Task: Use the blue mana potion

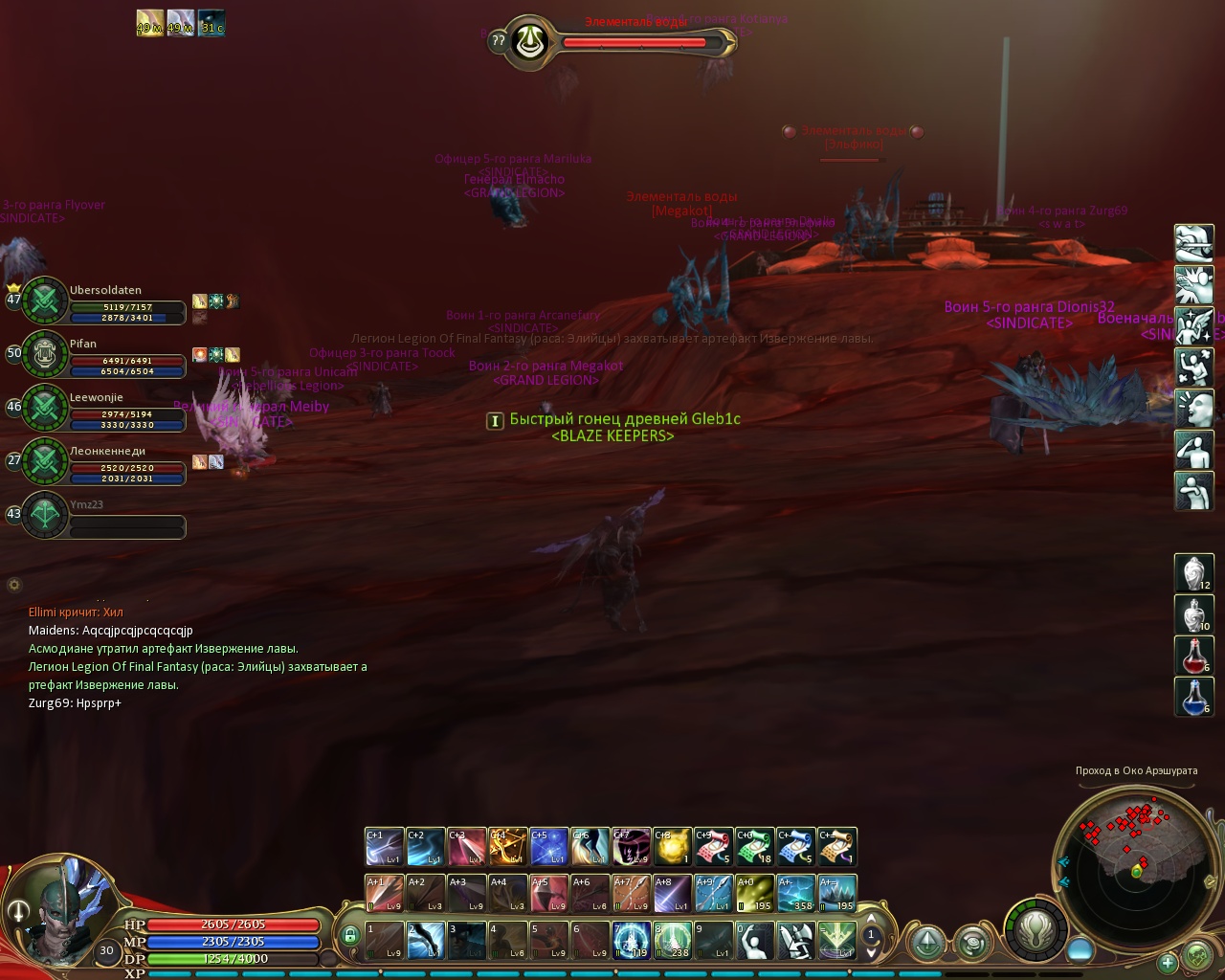Action: click(1193, 697)
